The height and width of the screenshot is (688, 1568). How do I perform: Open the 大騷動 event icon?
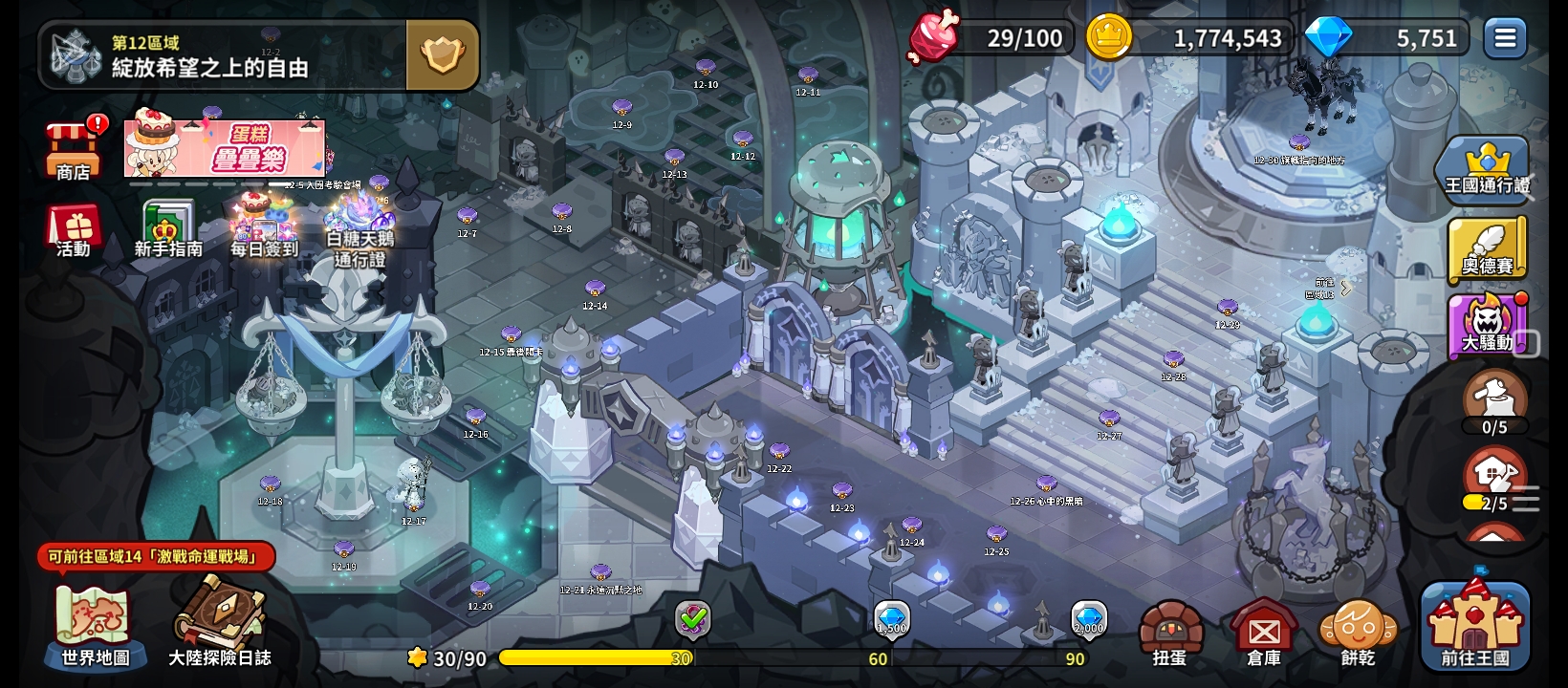pyautogui.click(x=1487, y=326)
